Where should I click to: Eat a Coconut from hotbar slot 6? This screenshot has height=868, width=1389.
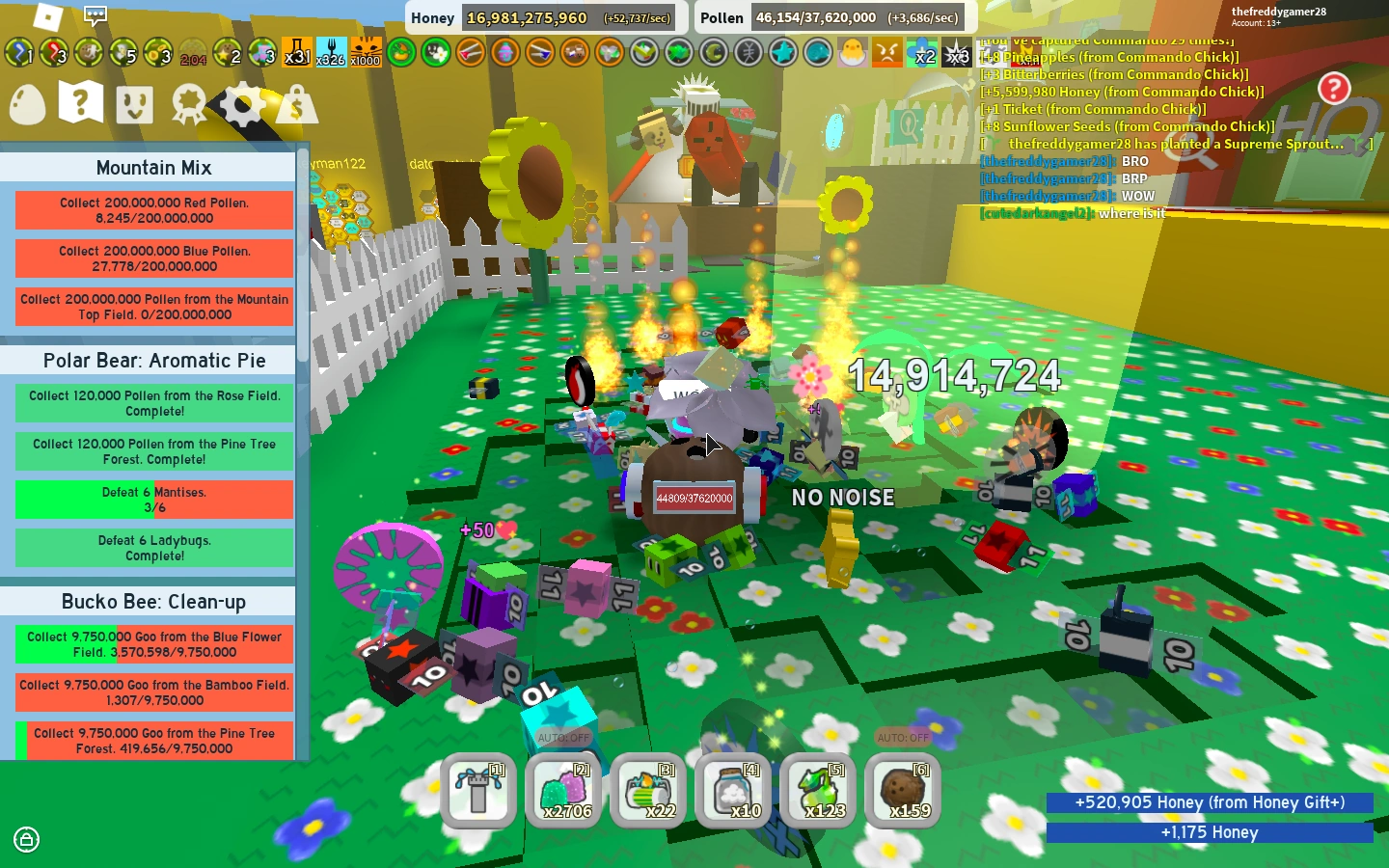903,791
